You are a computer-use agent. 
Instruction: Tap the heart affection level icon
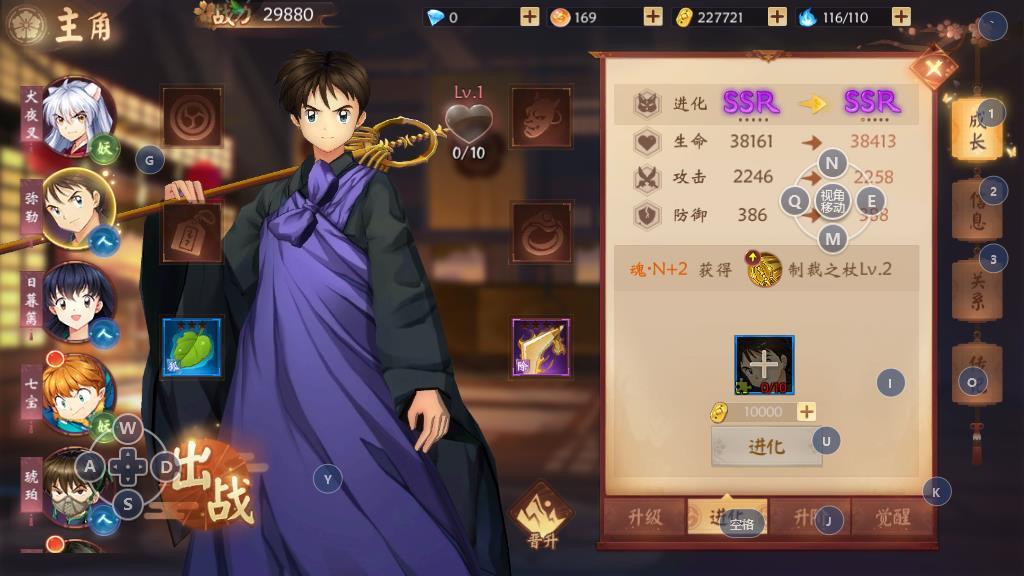click(468, 125)
